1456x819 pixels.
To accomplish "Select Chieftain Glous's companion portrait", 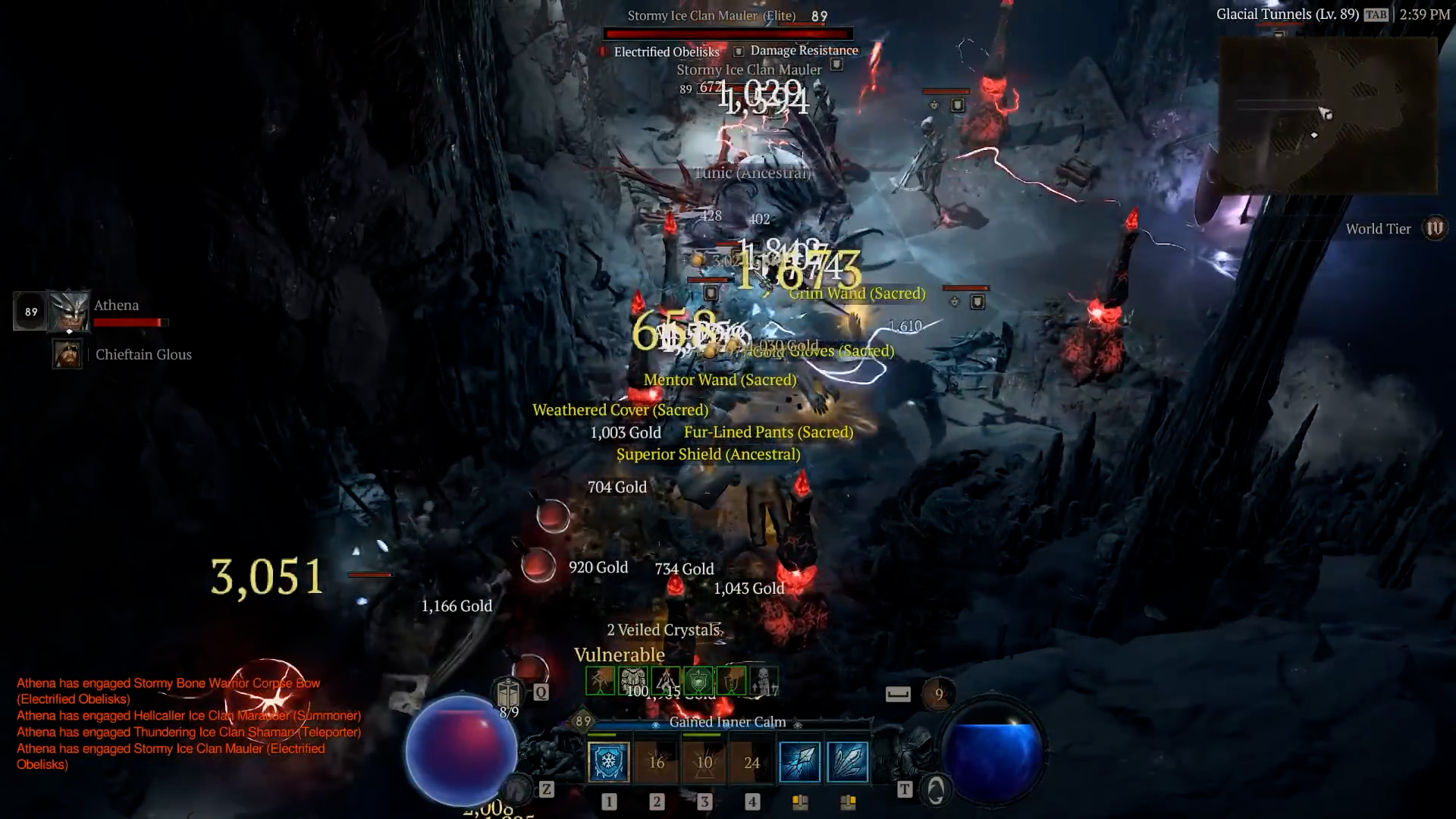I will [x=67, y=354].
